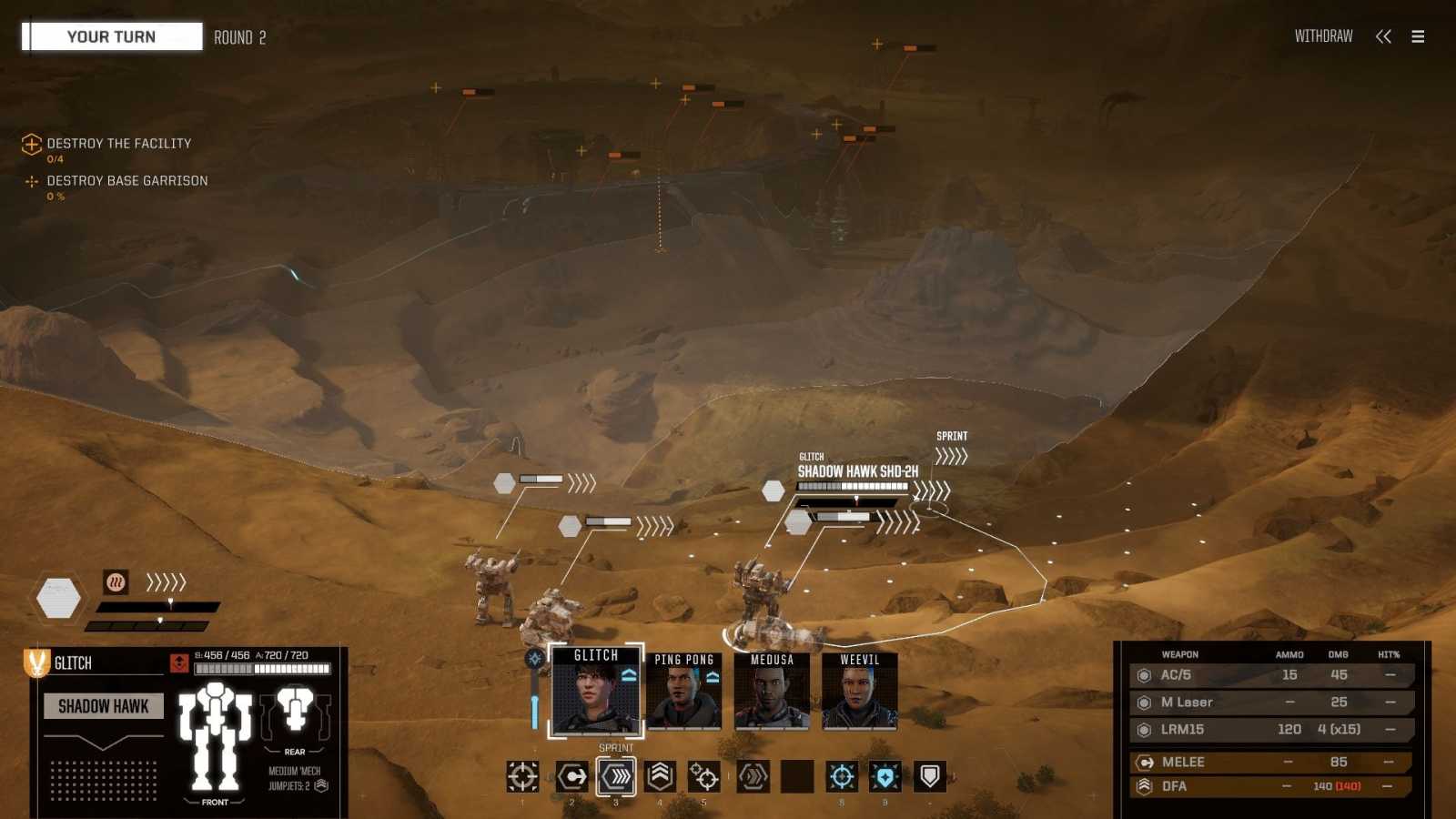Viewport: 1456px width, 819px height.
Task: Open the Withdraw option
Action: coord(1323,36)
